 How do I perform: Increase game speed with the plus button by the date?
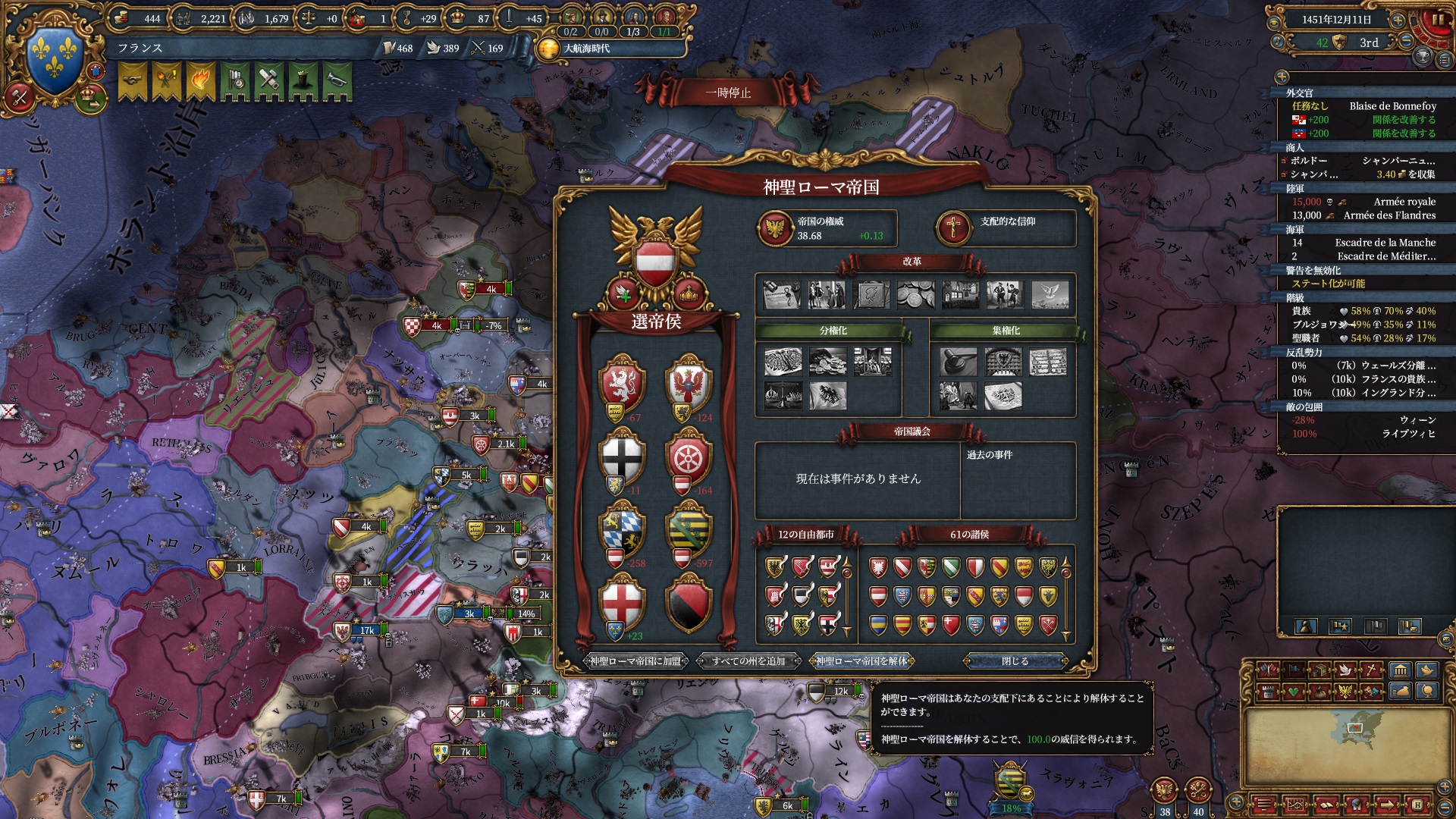click(x=1398, y=20)
